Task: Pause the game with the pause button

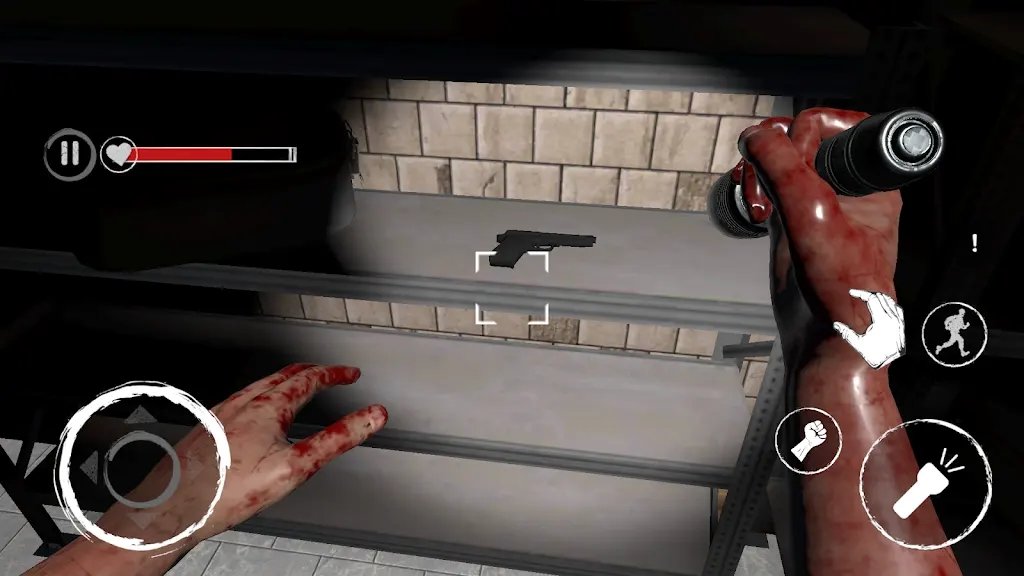Action: pyautogui.click(x=69, y=154)
